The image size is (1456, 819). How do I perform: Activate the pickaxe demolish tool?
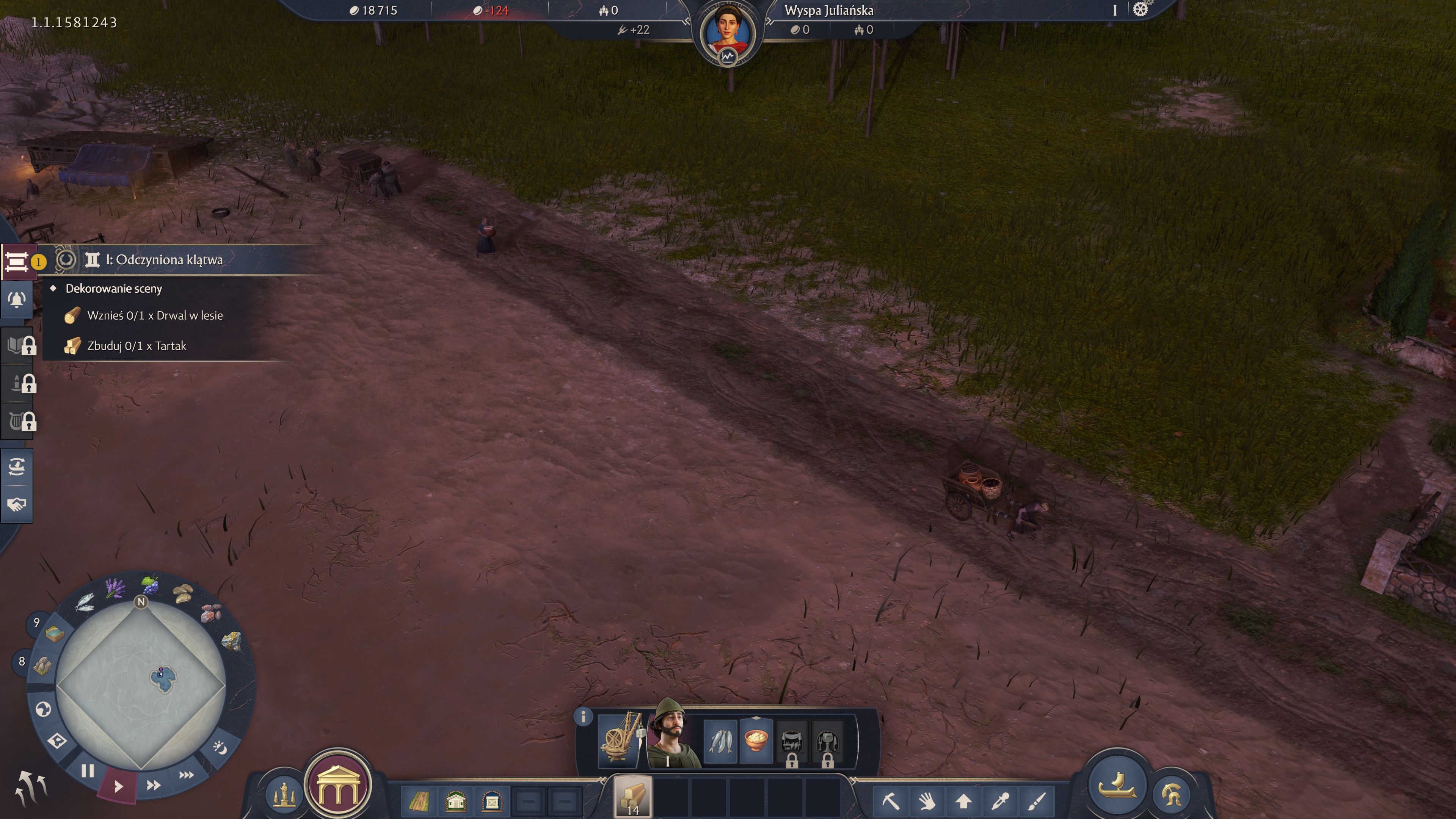tap(891, 800)
